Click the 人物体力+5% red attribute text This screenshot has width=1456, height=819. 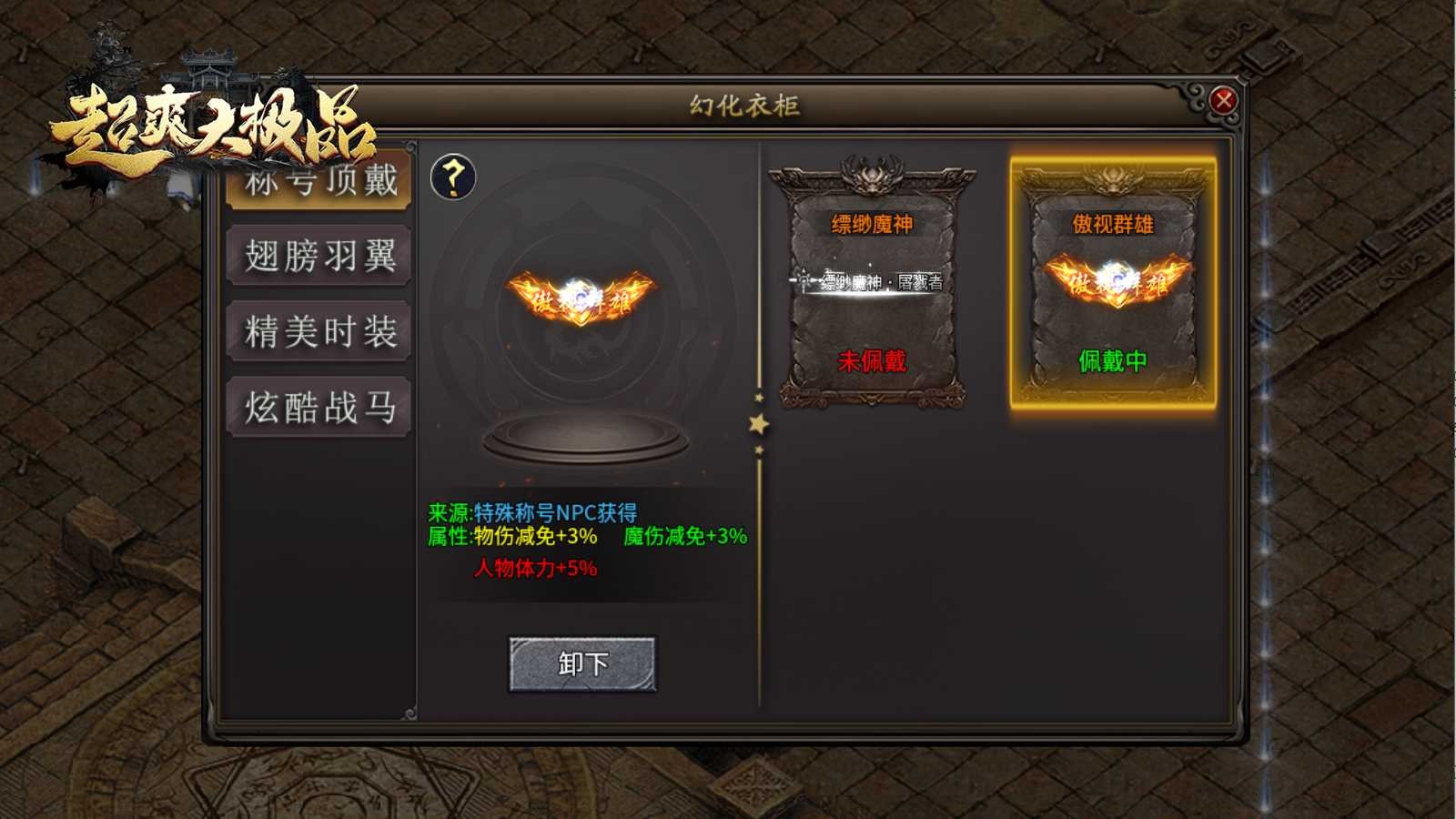[534, 566]
